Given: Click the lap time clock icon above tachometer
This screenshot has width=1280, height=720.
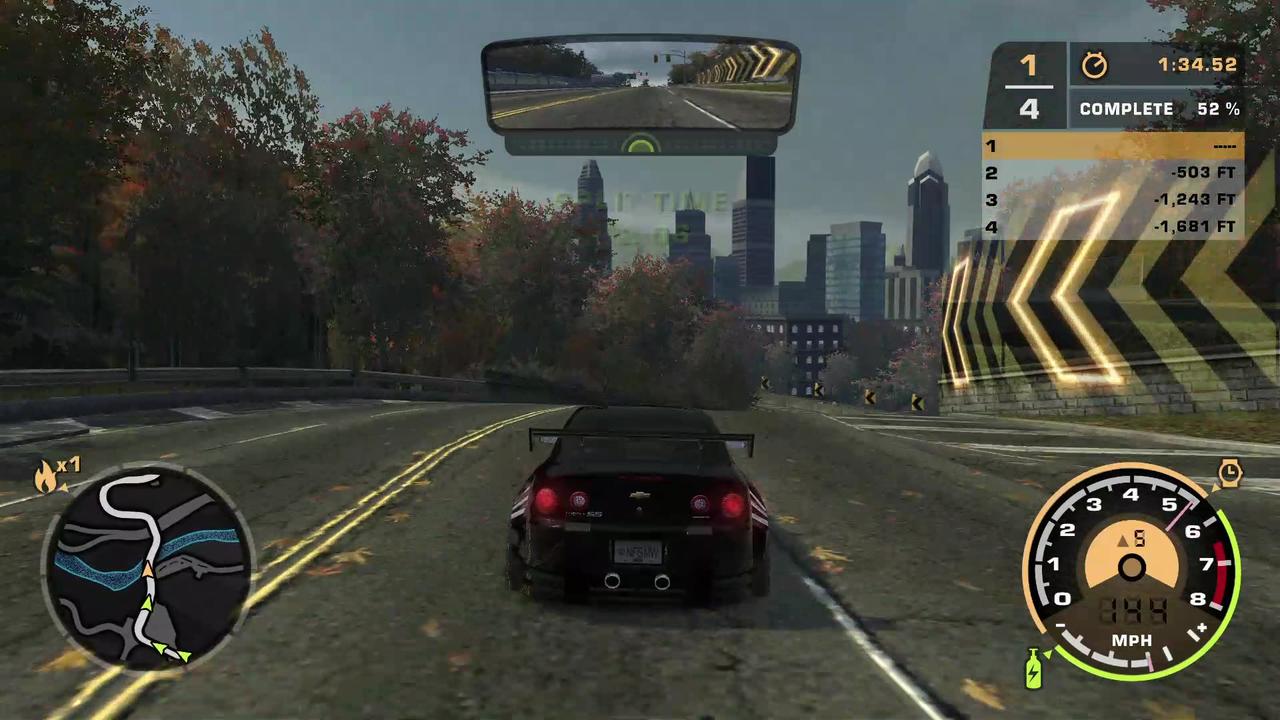Looking at the screenshot, I should pyautogui.click(x=1229, y=470).
